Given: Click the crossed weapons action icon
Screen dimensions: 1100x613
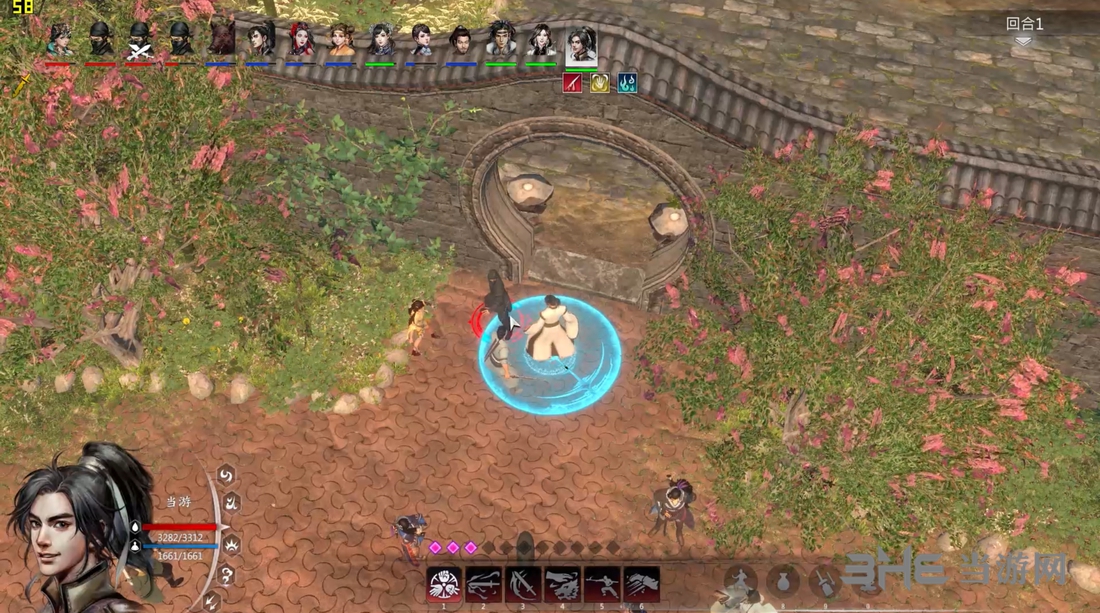Looking at the screenshot, I should tap(825, 581).
